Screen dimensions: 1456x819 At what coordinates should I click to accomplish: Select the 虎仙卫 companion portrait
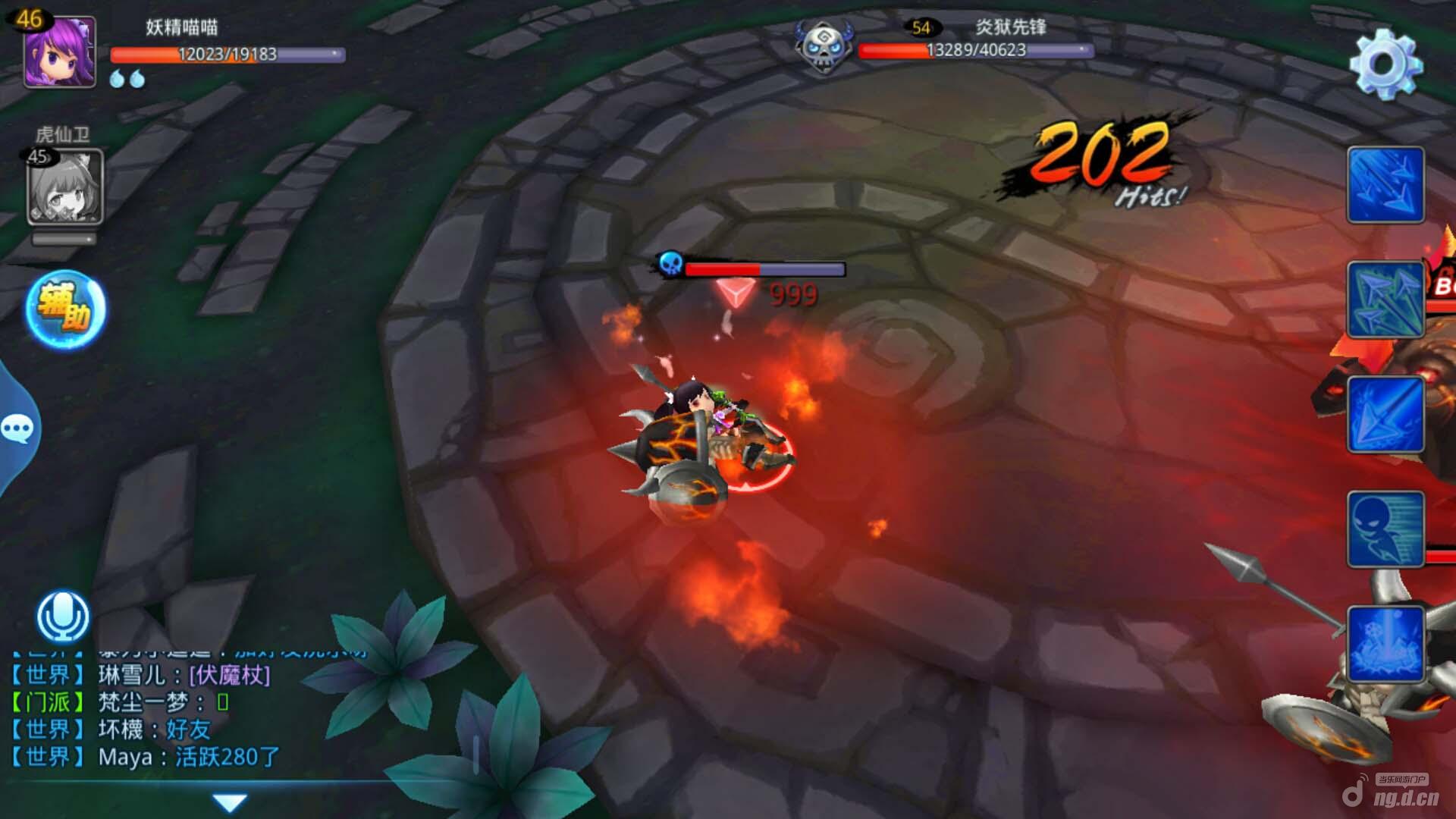click(x=65, y=187)
